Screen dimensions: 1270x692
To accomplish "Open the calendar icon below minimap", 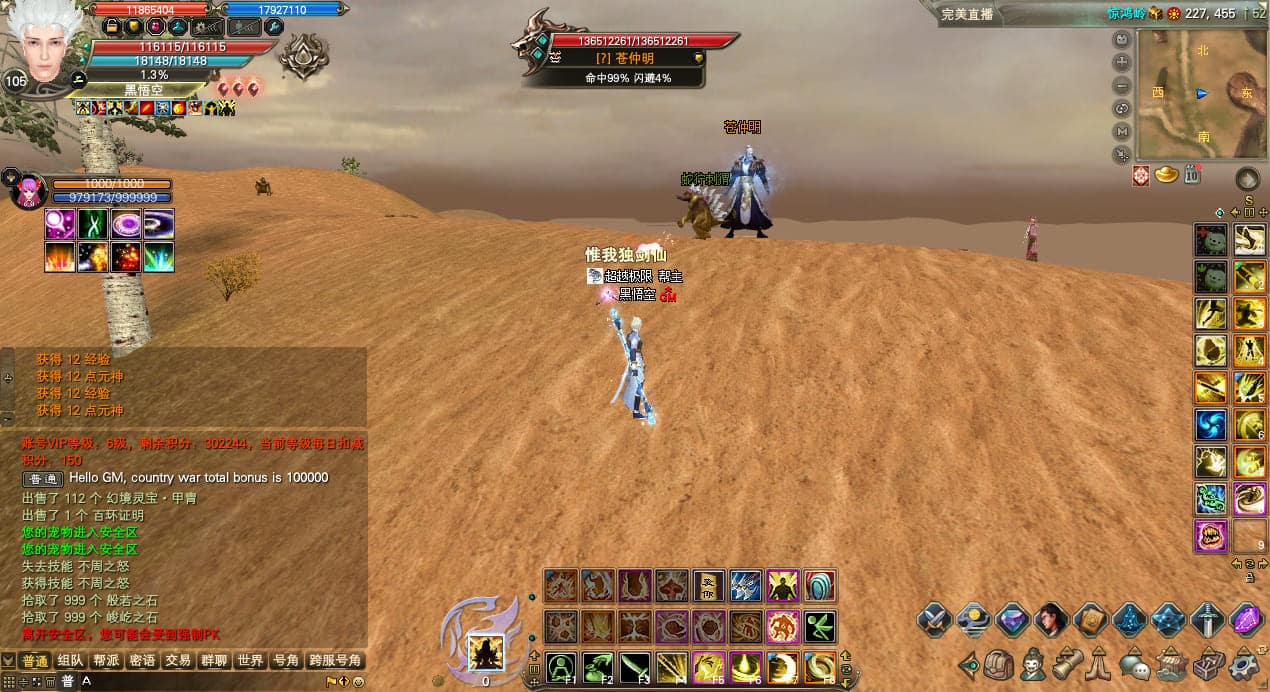I will [x=1192, y=175].
